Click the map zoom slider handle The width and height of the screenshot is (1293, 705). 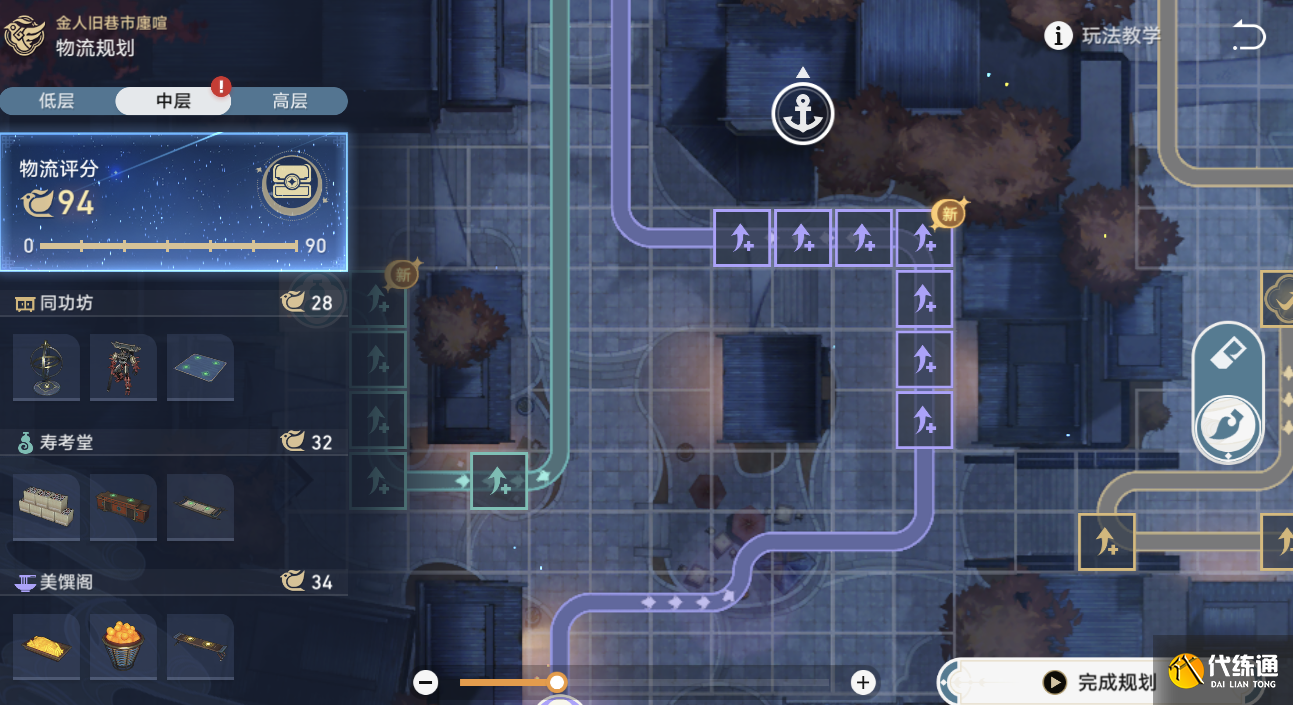(557, 682)
